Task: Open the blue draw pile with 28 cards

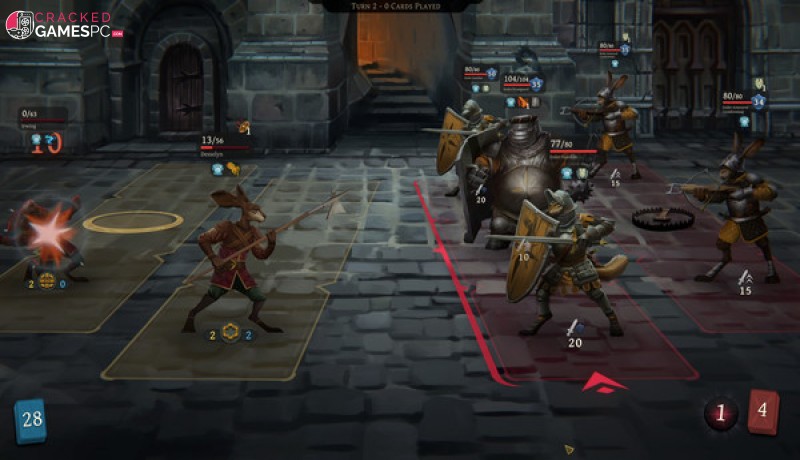Action: [x=31, y=419]
